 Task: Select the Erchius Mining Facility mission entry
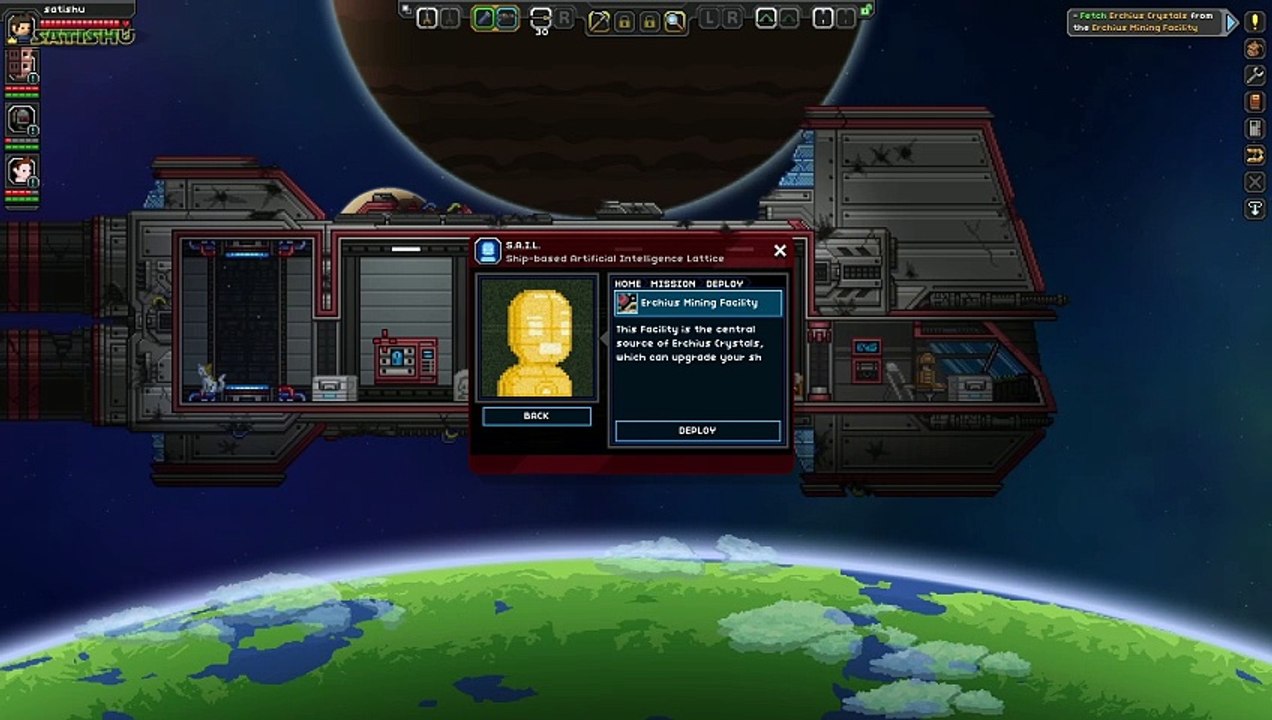pyautogui.click(x=698, y=303)
